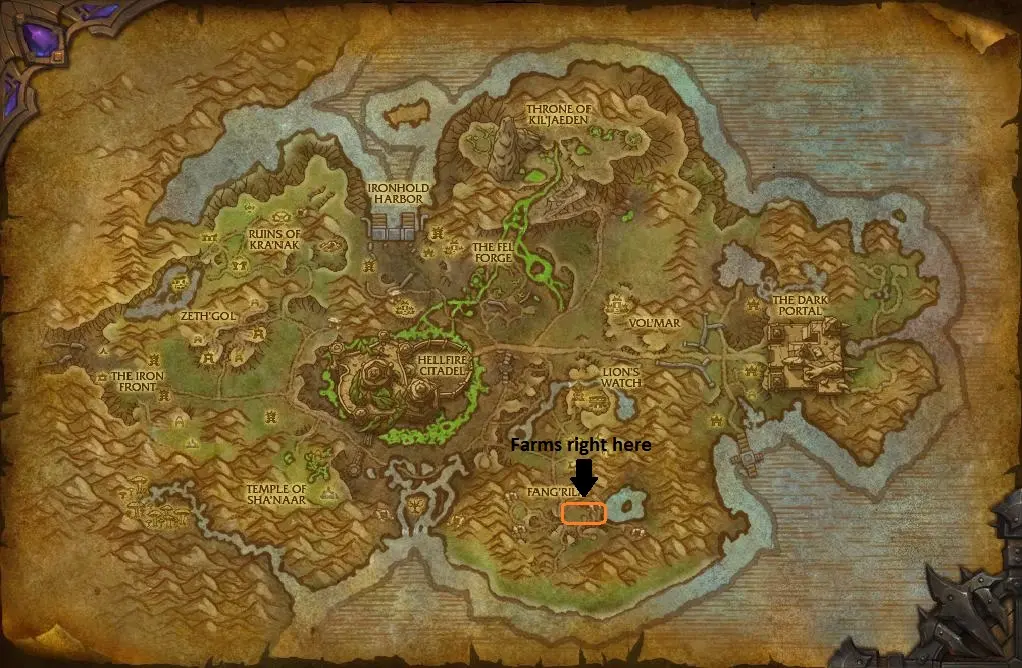
Task: Click The Dark Portal location
Action: tap(798, 305)
